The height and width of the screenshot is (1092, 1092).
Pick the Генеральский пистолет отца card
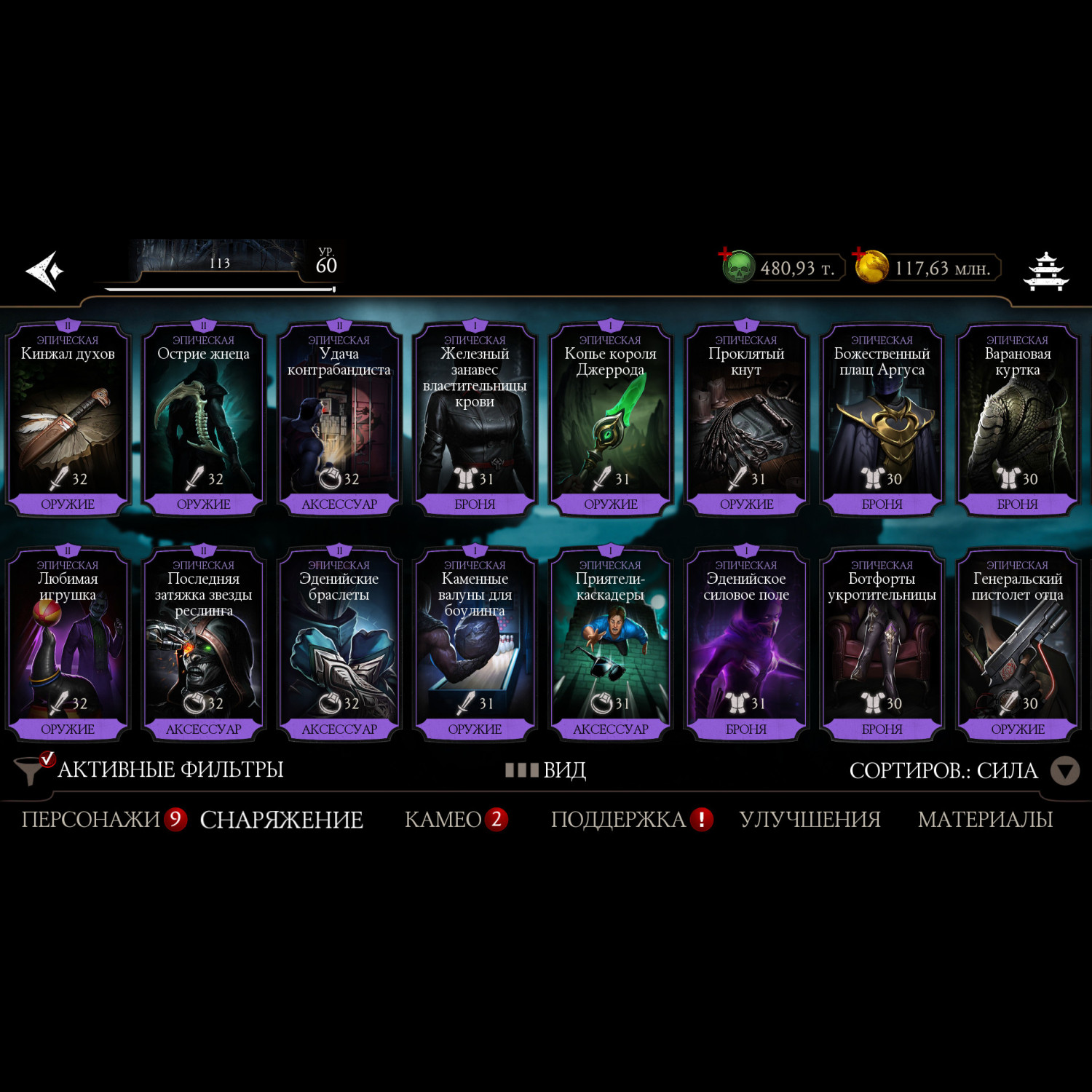1017,644
